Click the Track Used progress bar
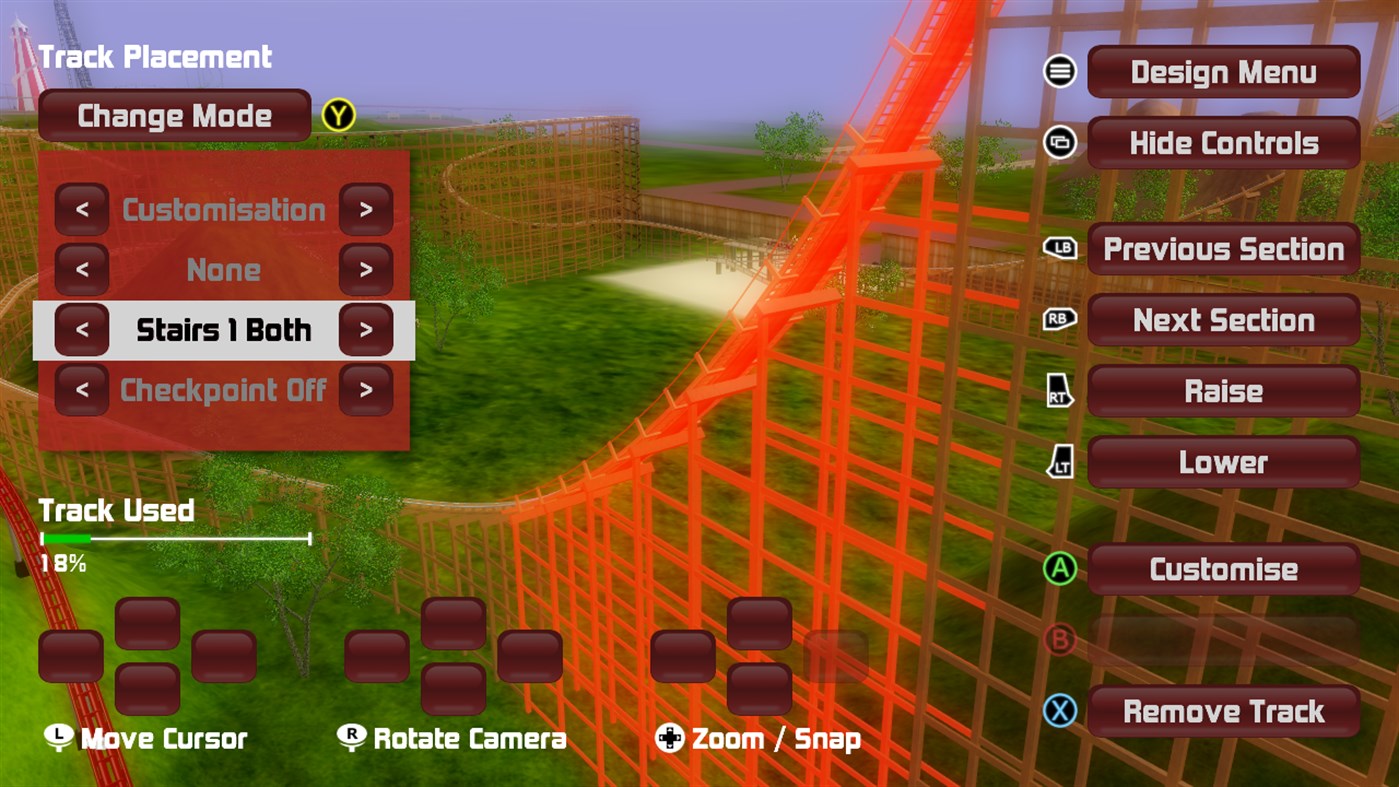 point(175,539)
